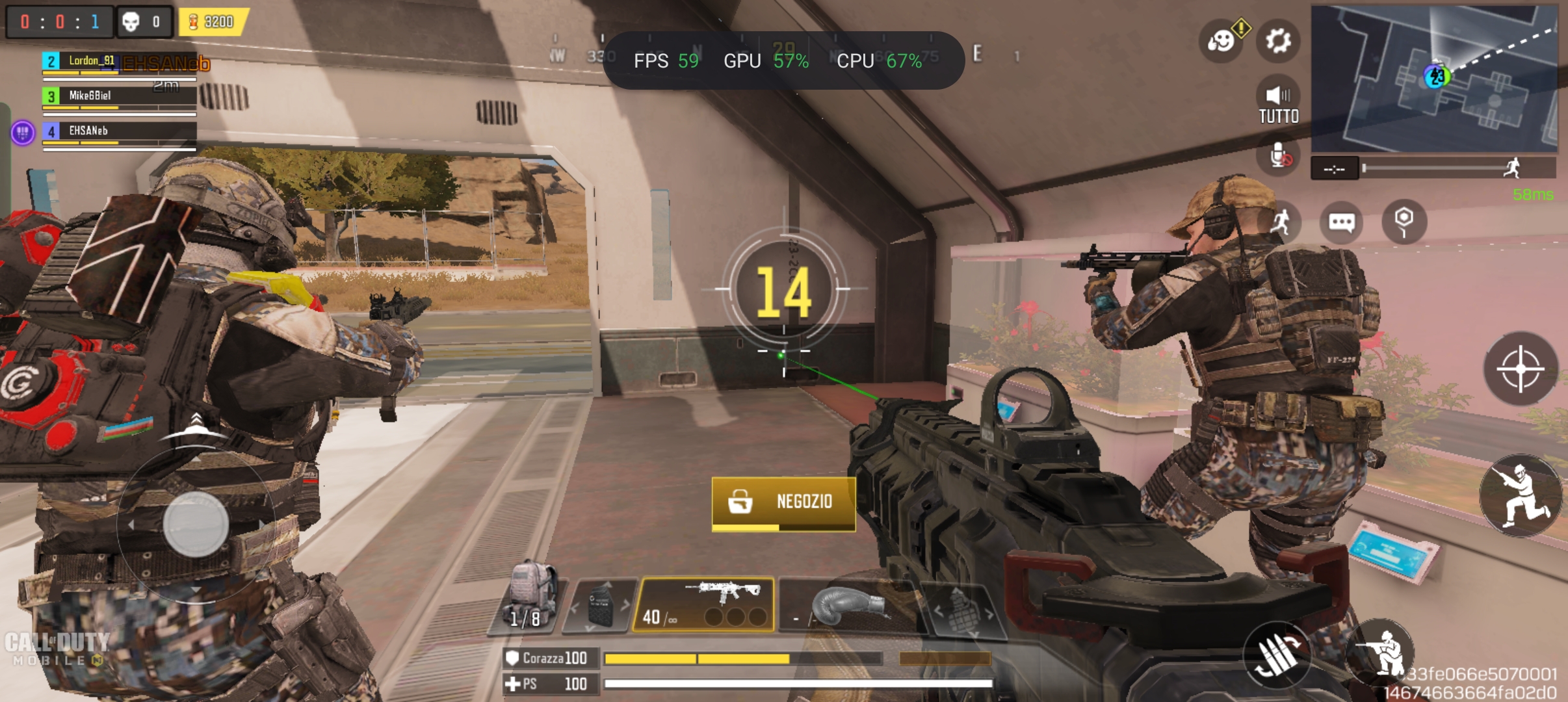
Task: Toggle the muted microphone icon
Action: coord(1279,156)
